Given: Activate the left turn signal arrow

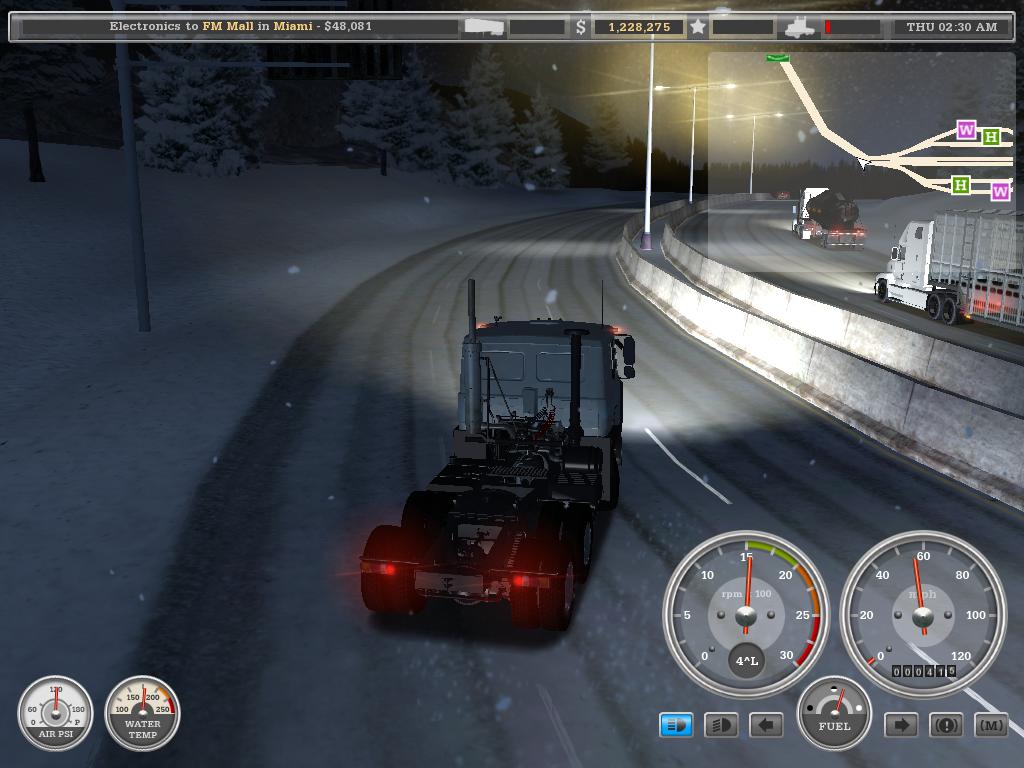Looking at the screenshot, I should 766,725.
